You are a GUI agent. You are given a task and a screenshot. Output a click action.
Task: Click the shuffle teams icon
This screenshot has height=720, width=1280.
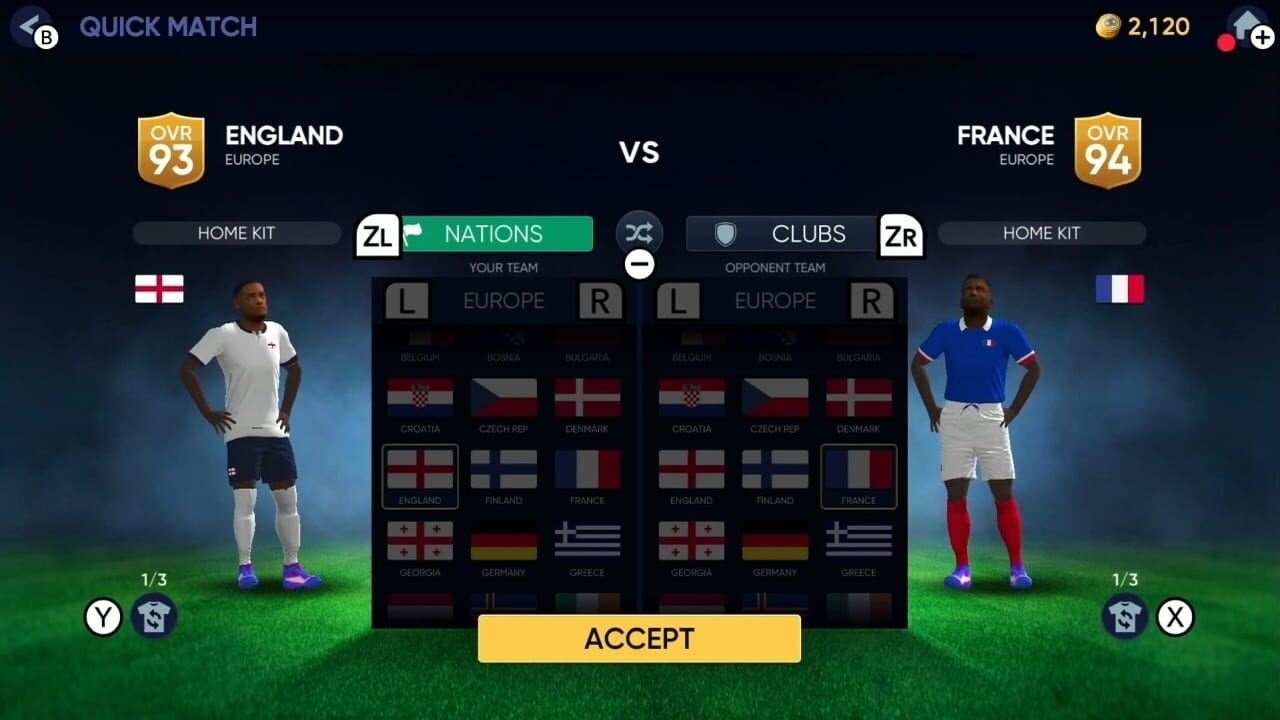[x=639, y=232]
